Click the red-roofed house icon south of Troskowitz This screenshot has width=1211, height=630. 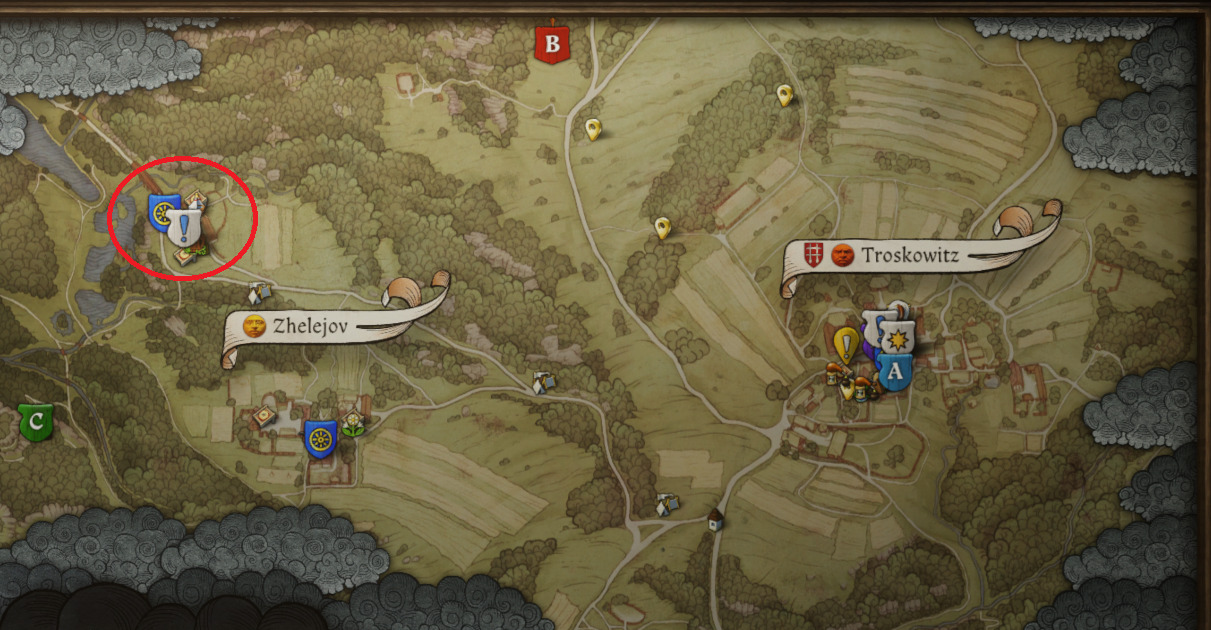click(714, 520)
